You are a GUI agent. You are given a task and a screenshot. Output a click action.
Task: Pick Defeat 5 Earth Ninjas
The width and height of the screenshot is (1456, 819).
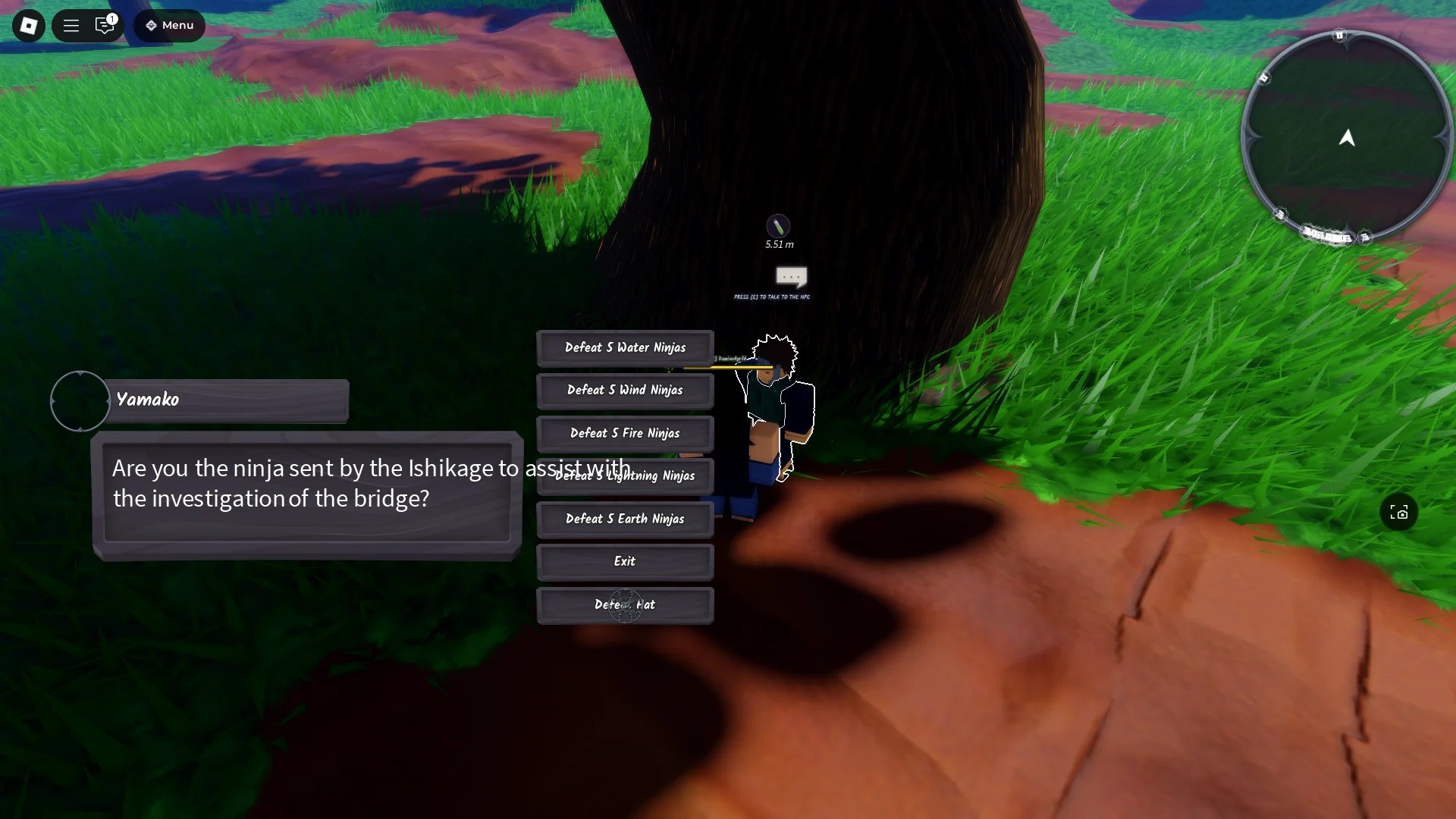coord(625,519)
